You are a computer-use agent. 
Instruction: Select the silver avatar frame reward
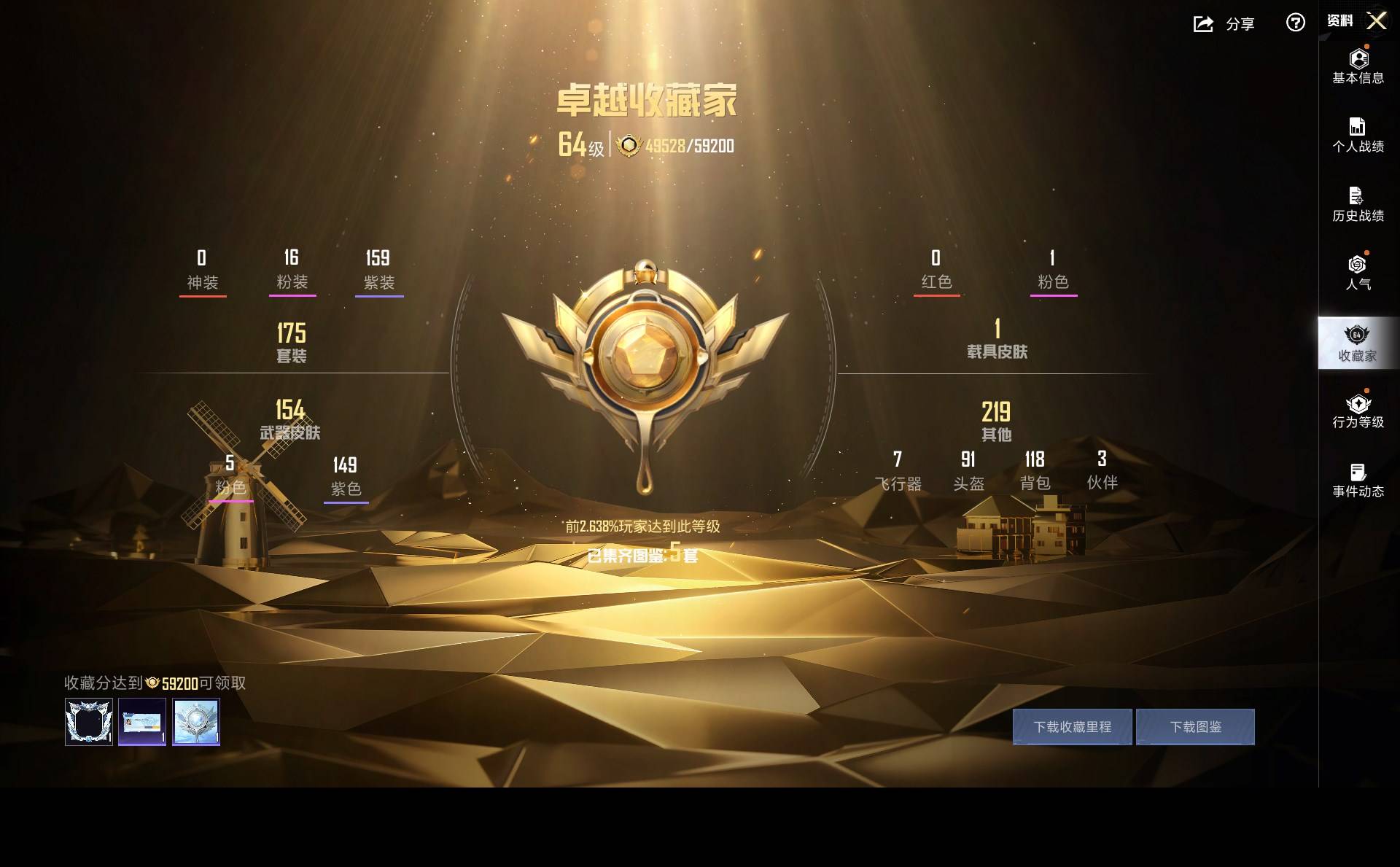tap(89, 722)
